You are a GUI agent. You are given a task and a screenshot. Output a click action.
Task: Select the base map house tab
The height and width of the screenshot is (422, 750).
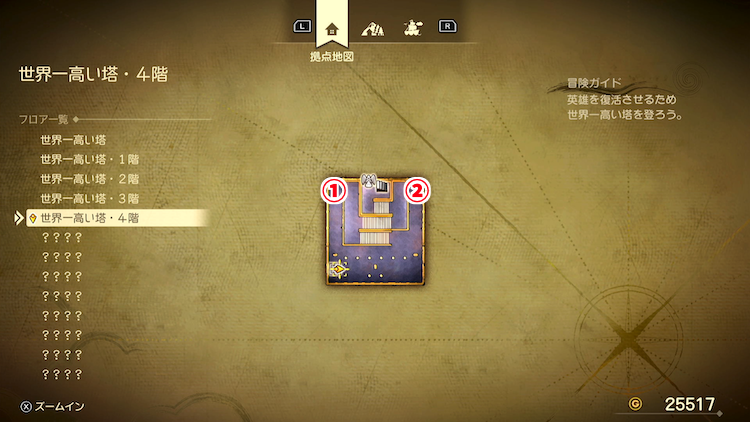(x=332, y=28)
